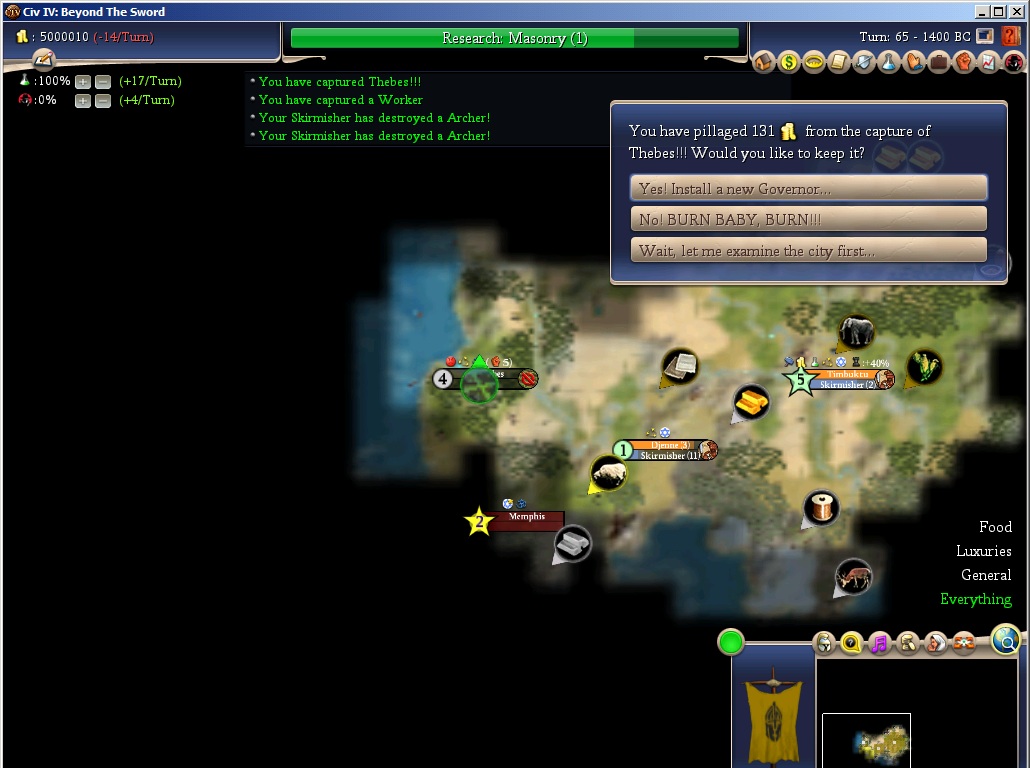Open the victory graph chart icon
This screenshot has height=768, width=1030.
click(x=989, y=63)
